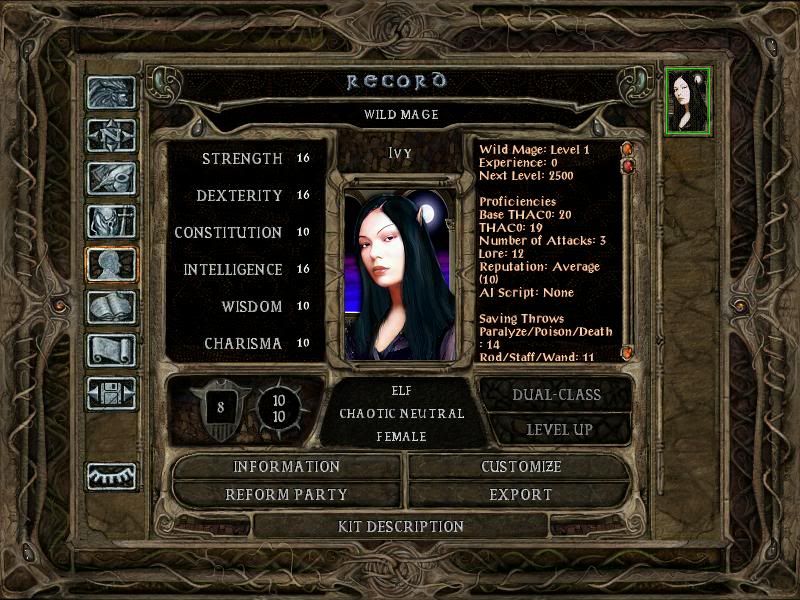
Task: Click the Level Up button
Action: click(x=556, y=430)
